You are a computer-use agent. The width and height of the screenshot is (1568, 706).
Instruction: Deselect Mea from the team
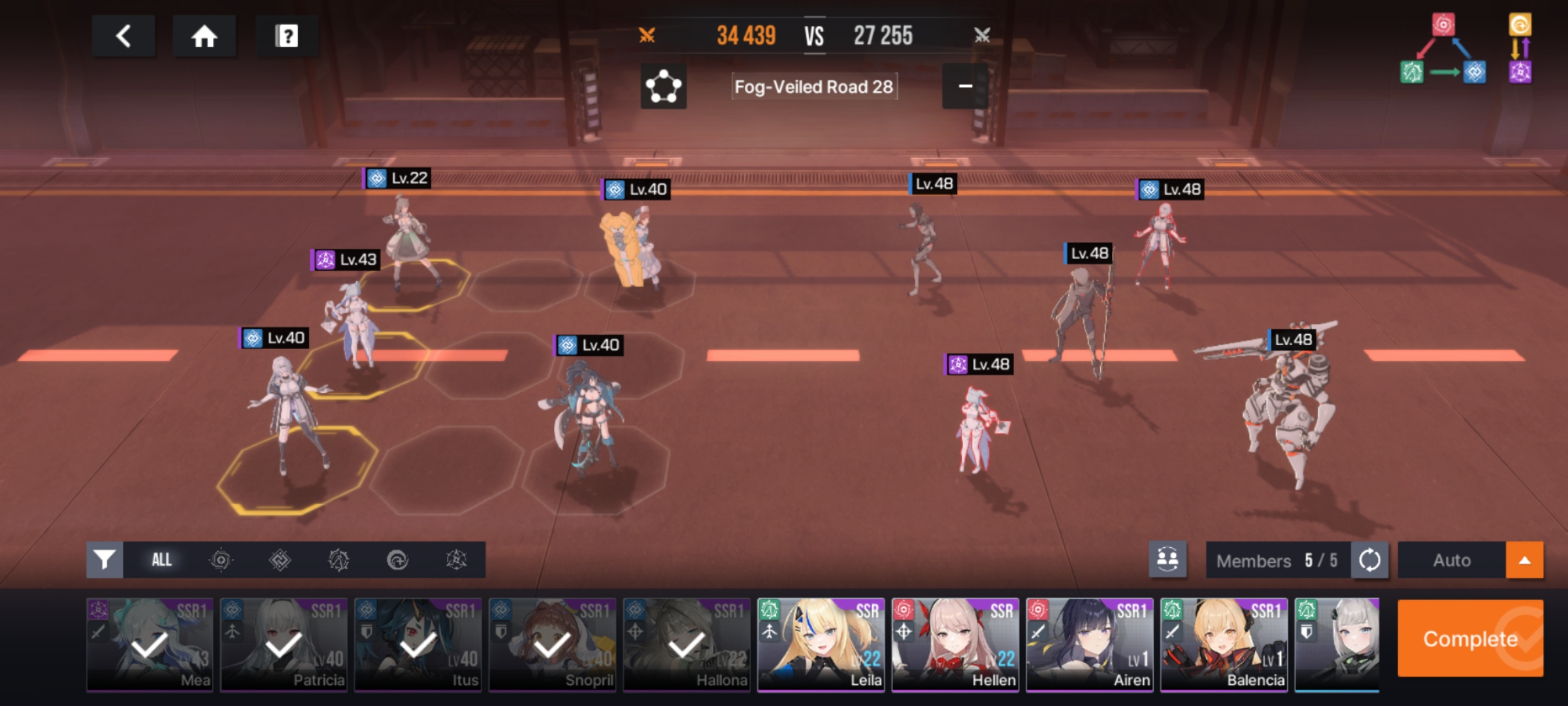click(x=150, y=645)
